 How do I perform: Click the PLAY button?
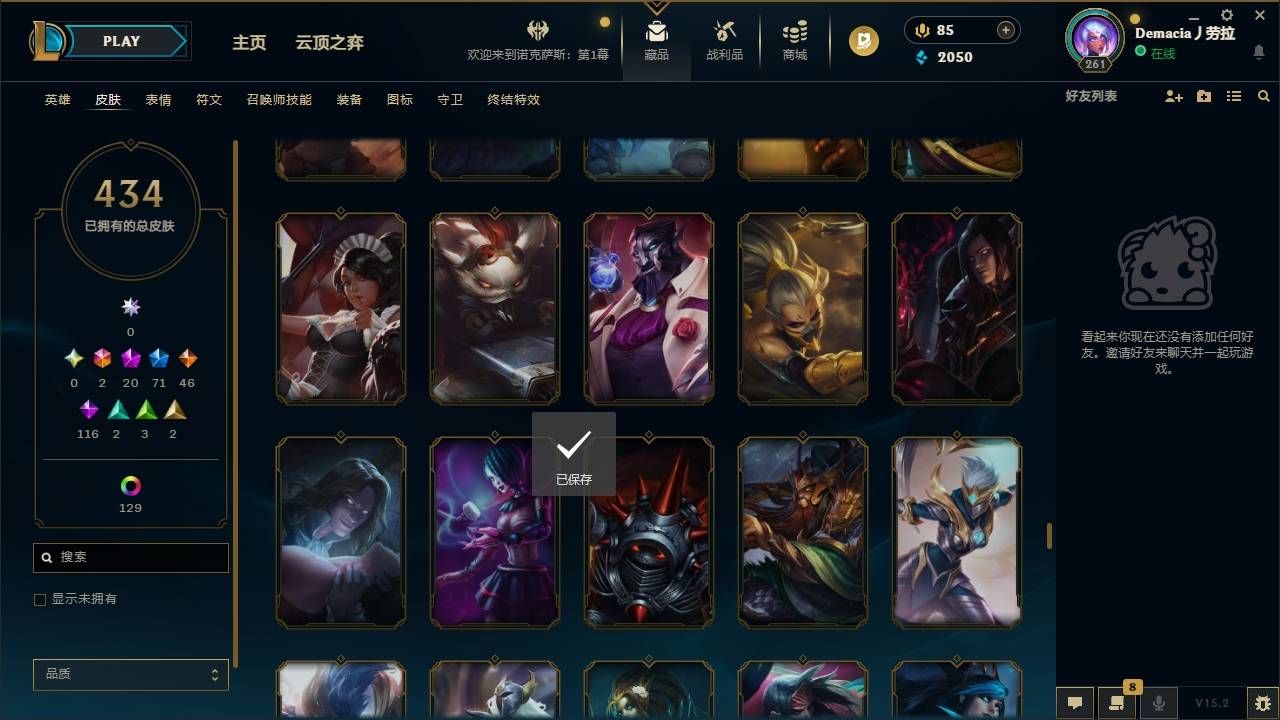coord(120,41)
